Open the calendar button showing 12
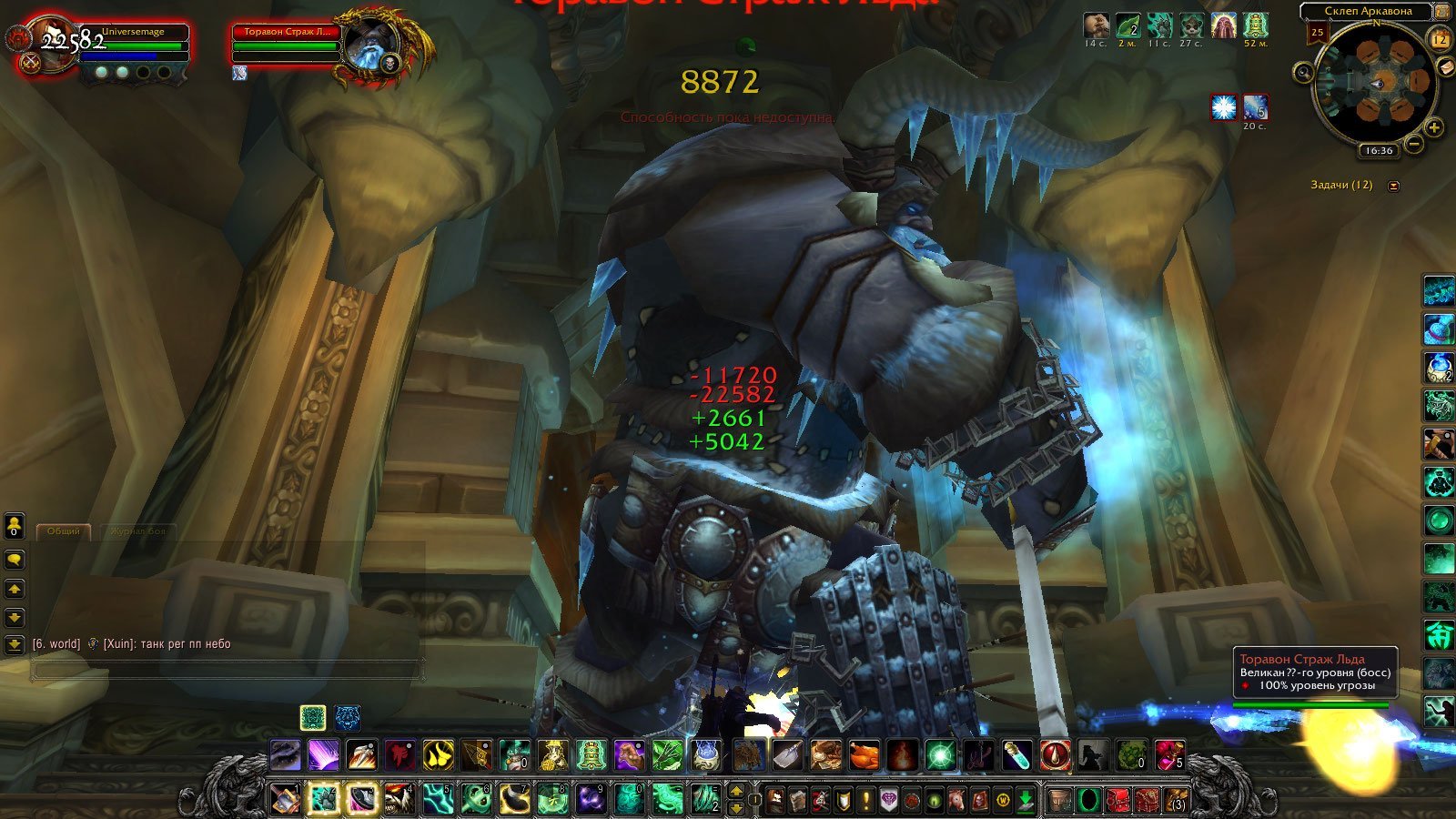 point(1440,39)
